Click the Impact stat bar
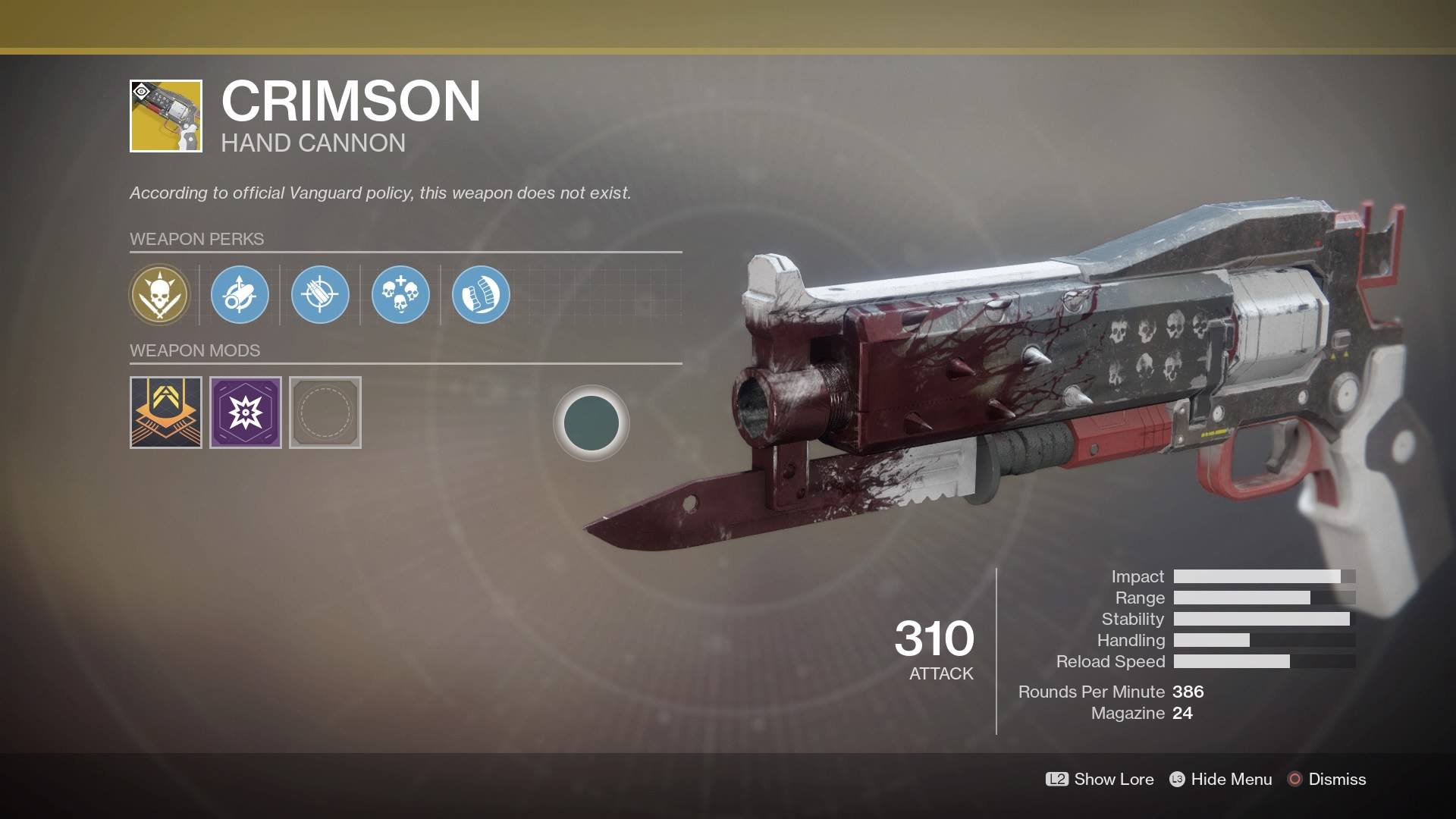1456x819 pixels. coord(1263,576)
